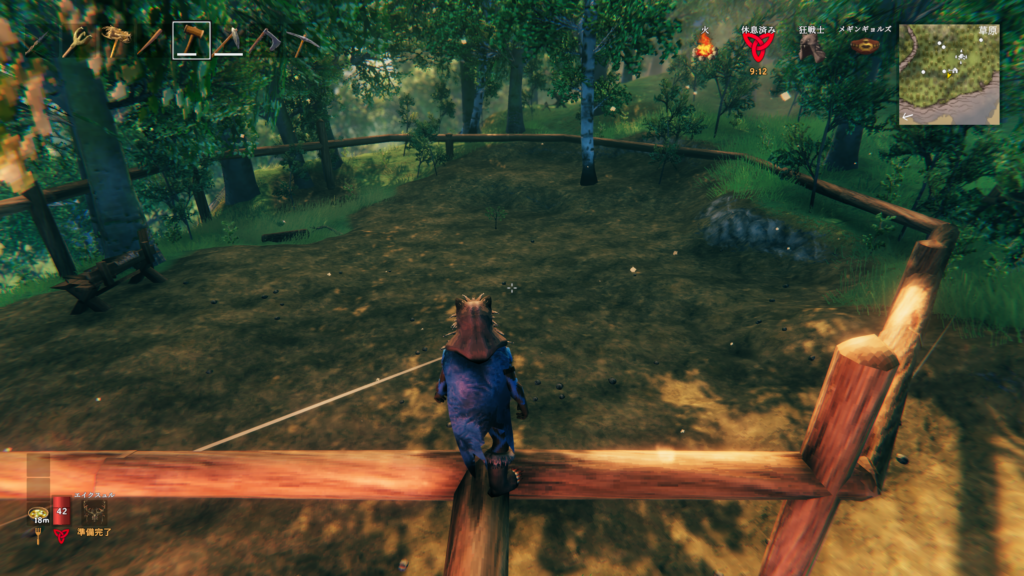Click the soup bowl food icon

tap(38, 512)
